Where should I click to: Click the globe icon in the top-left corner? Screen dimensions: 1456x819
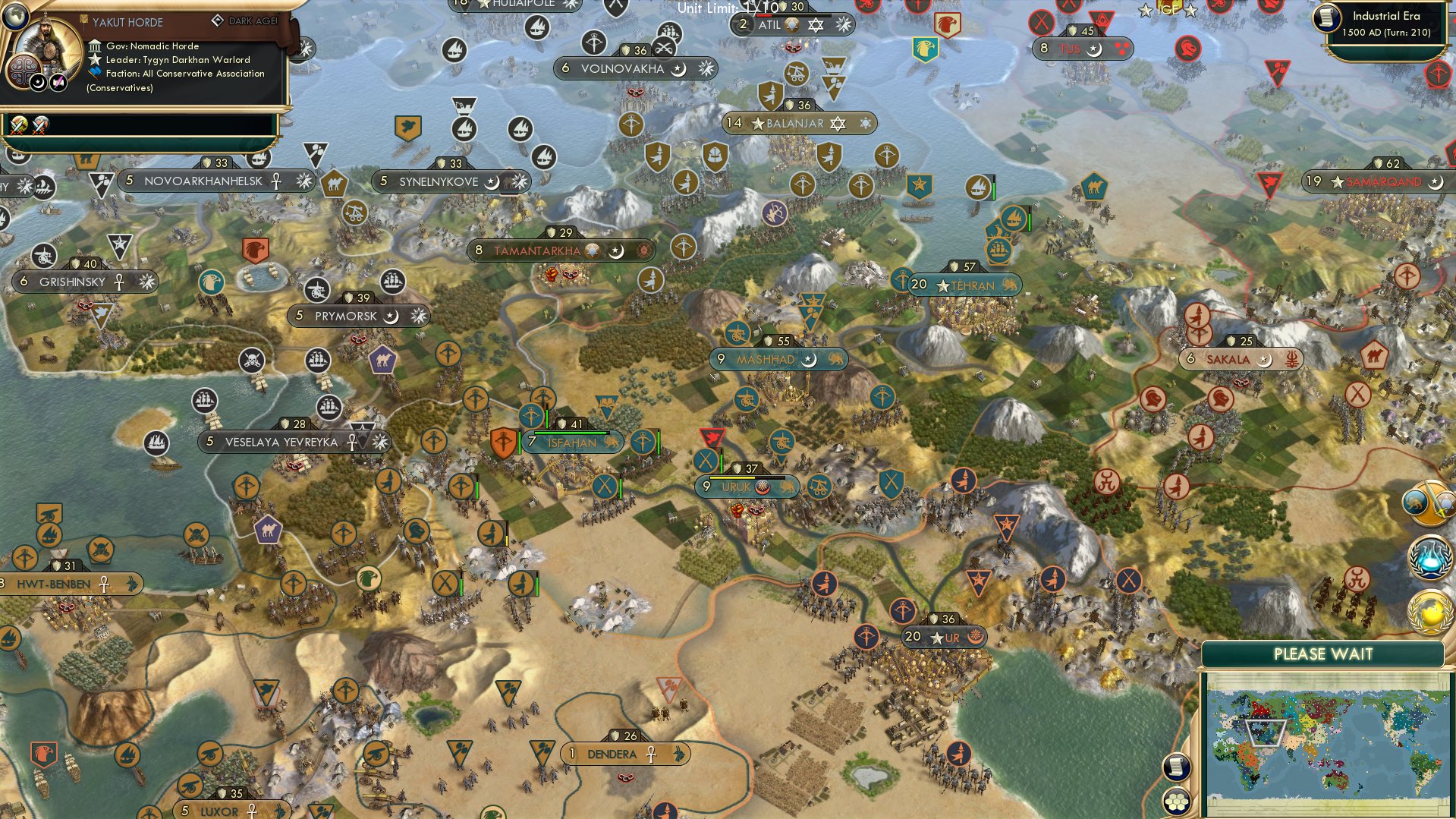click(15, 17)
